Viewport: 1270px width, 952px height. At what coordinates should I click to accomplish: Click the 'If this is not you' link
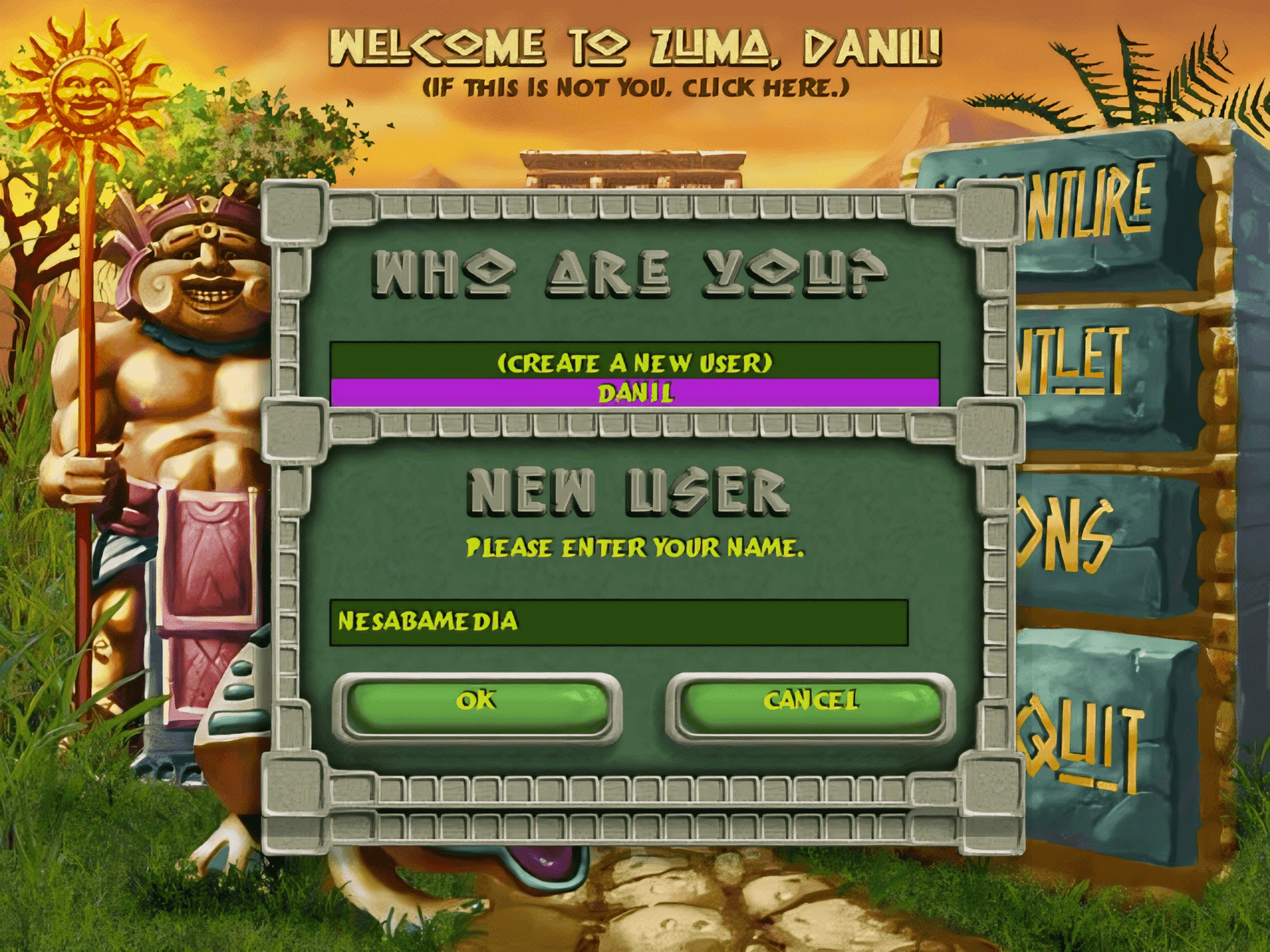[x=634, y=88]
